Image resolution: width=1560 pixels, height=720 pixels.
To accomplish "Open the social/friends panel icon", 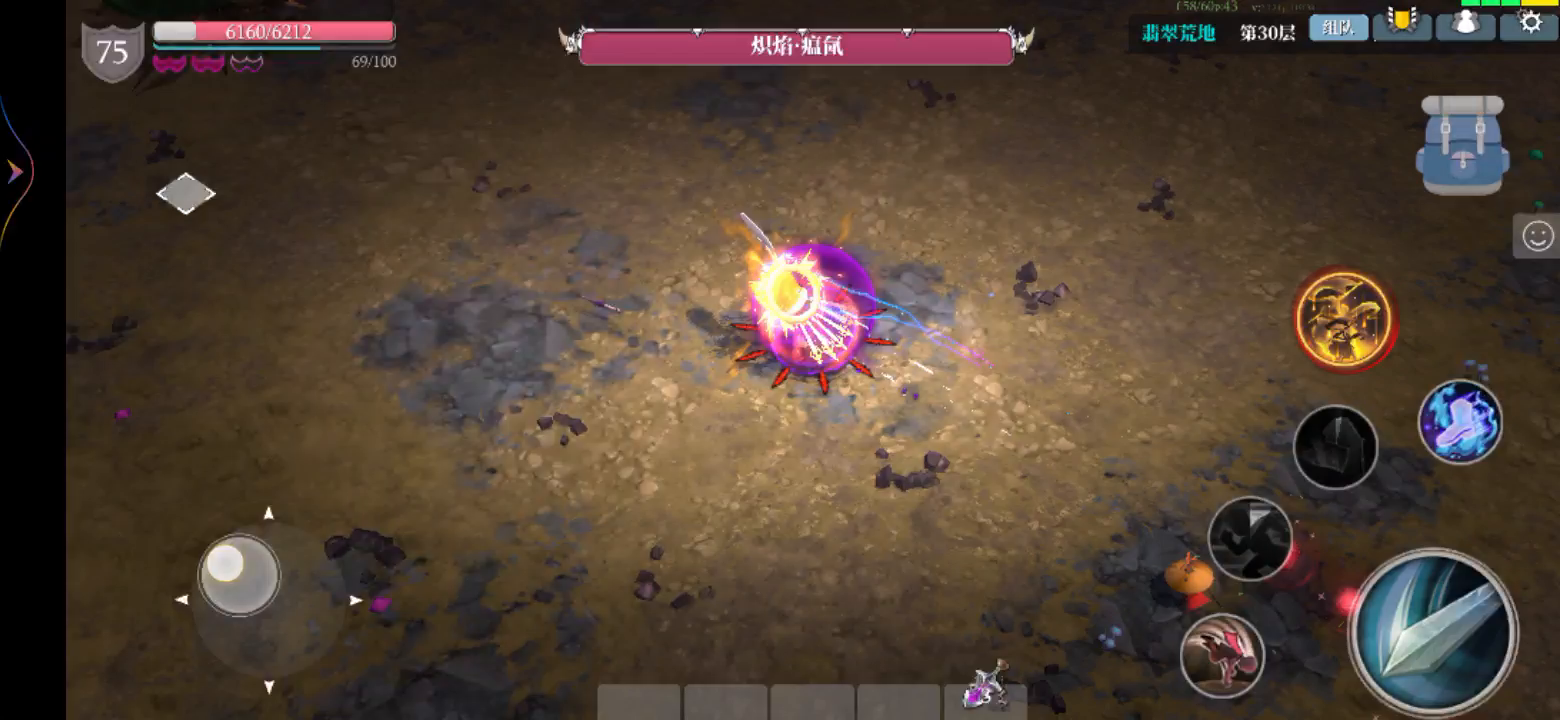I will (1465, 25).
